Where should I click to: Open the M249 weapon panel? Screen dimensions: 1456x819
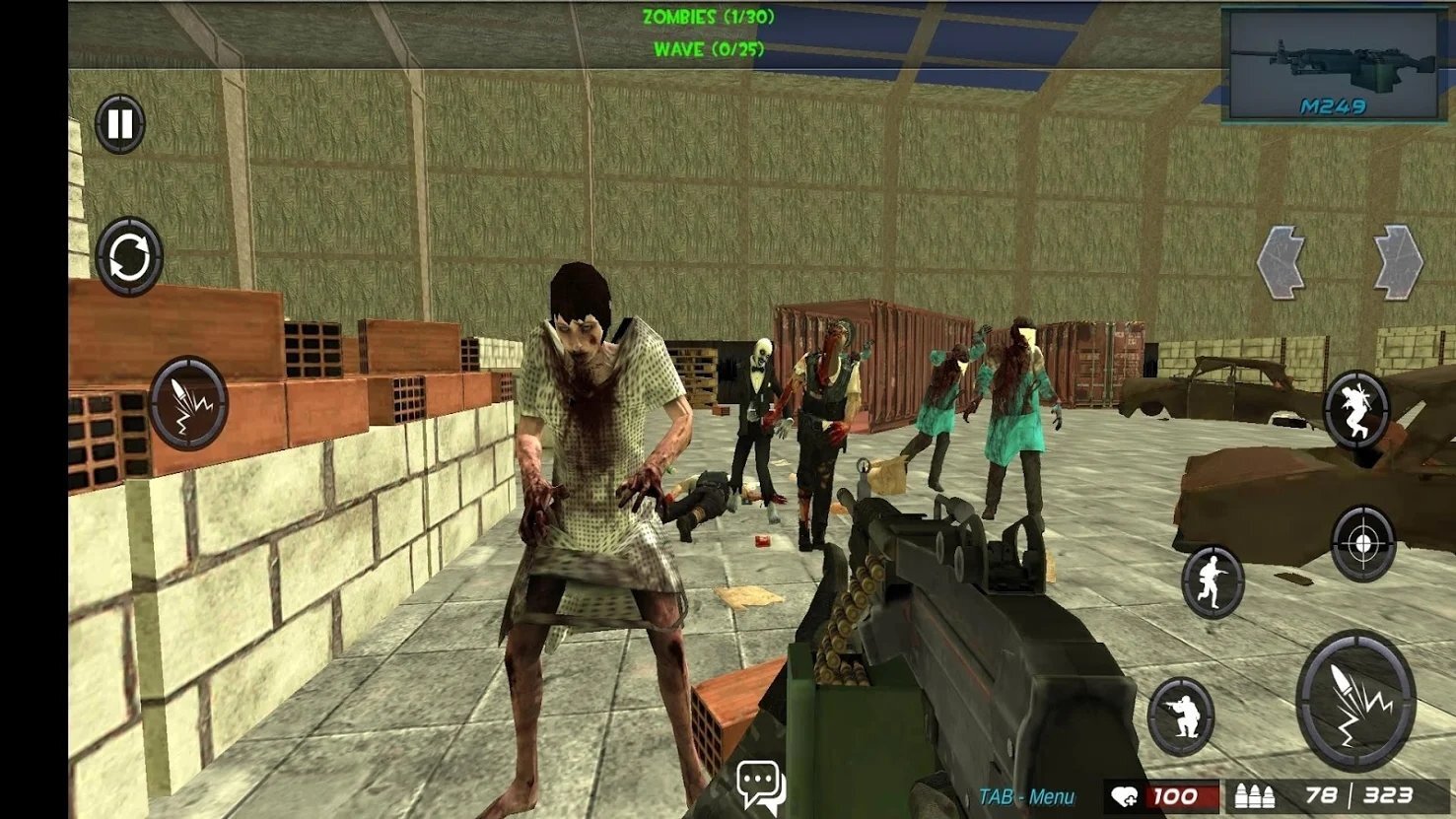pos(1332,65)
